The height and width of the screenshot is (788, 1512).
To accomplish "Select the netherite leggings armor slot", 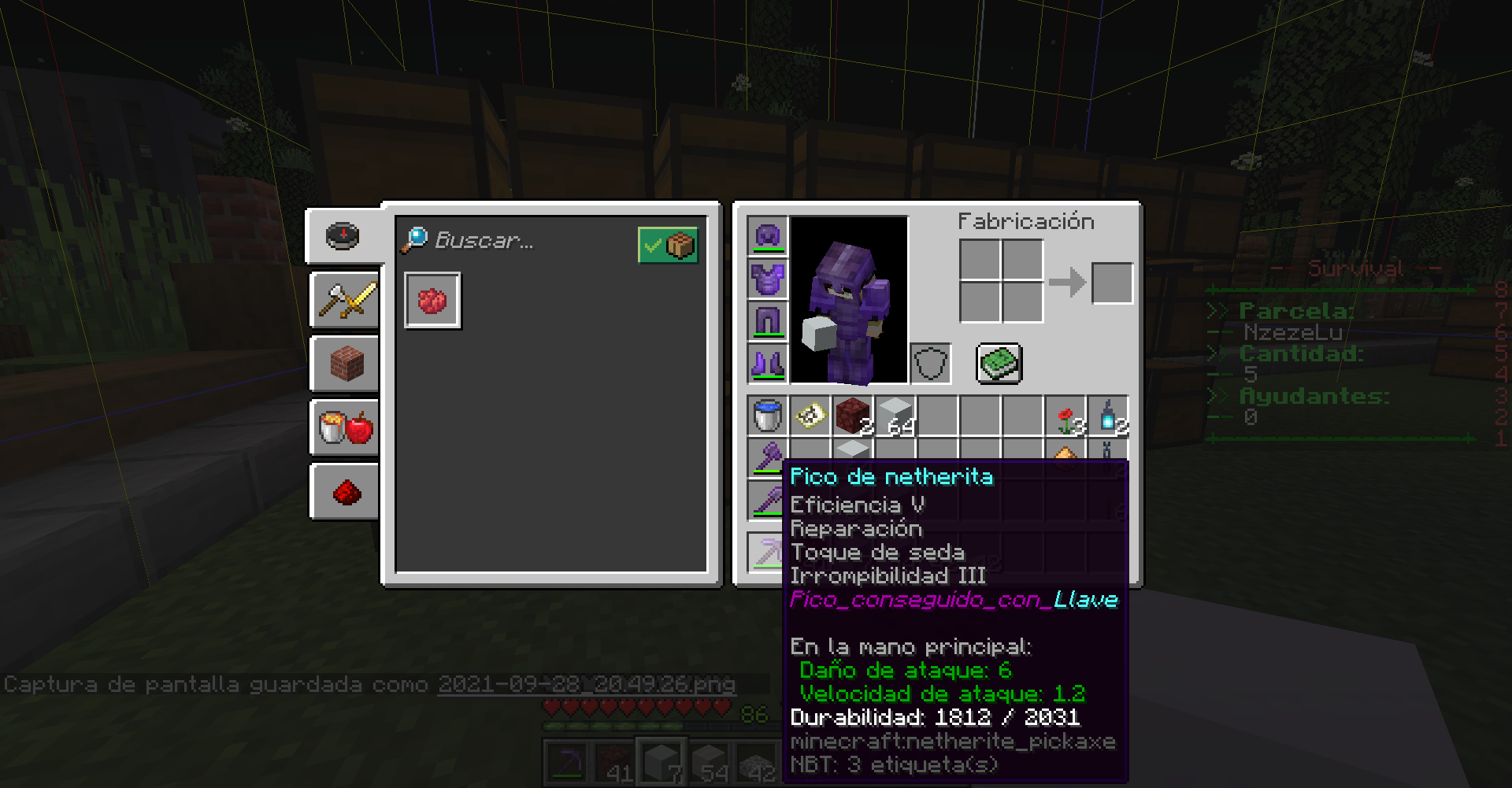I will 768,321.
